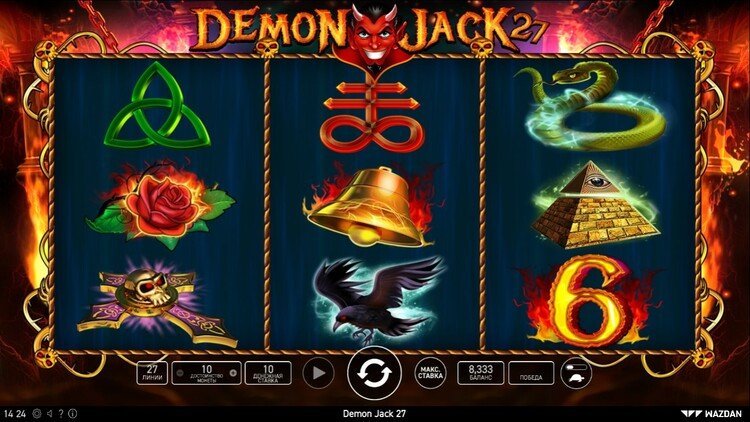Set the maximum bet (МАКС. СТАВКА)
This screenshot has height=422, width=750.
(x=431, y=373)
